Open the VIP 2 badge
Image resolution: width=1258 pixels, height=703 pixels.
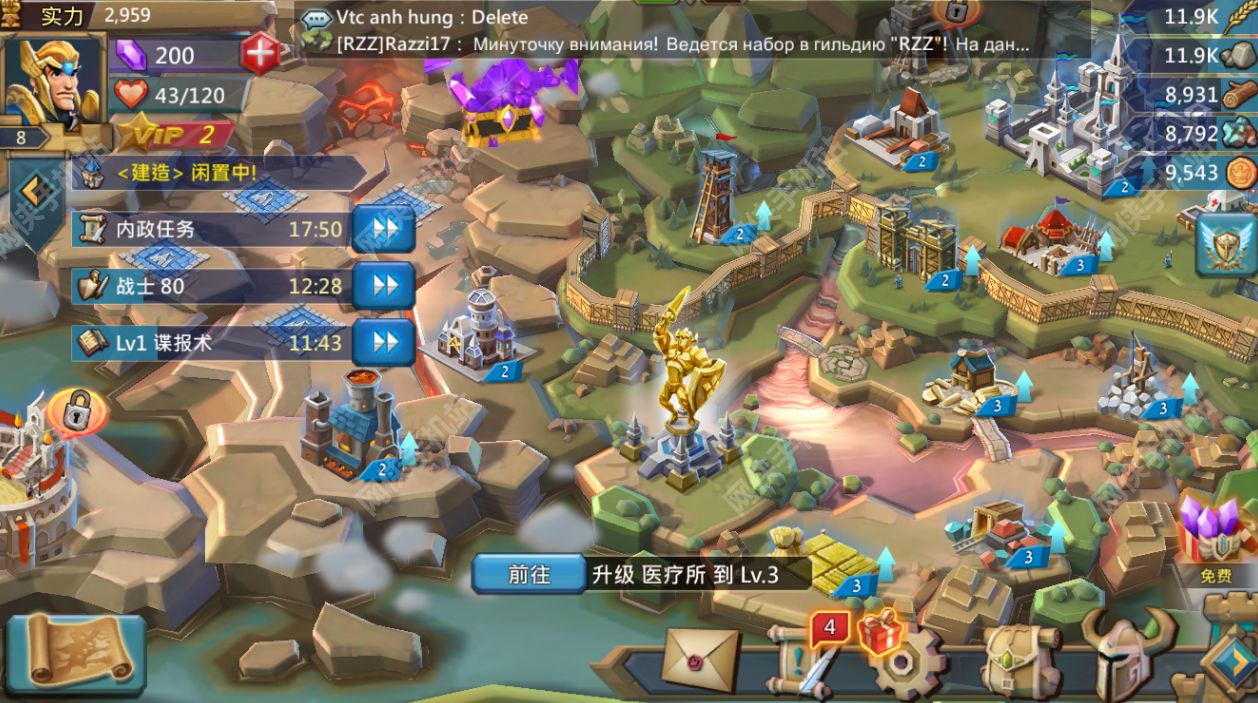(175, 133)
